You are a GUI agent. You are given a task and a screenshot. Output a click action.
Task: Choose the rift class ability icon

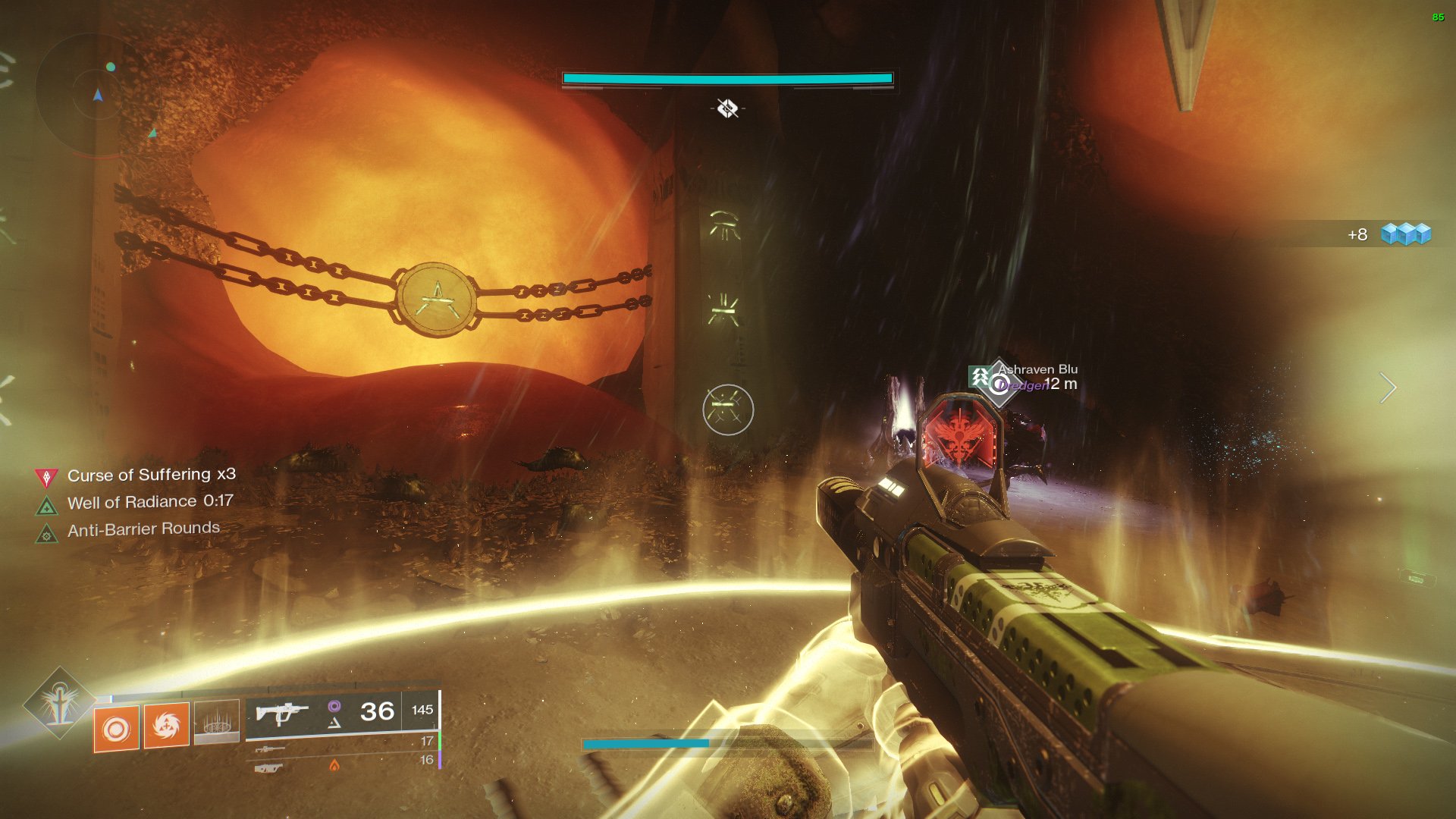217,721
